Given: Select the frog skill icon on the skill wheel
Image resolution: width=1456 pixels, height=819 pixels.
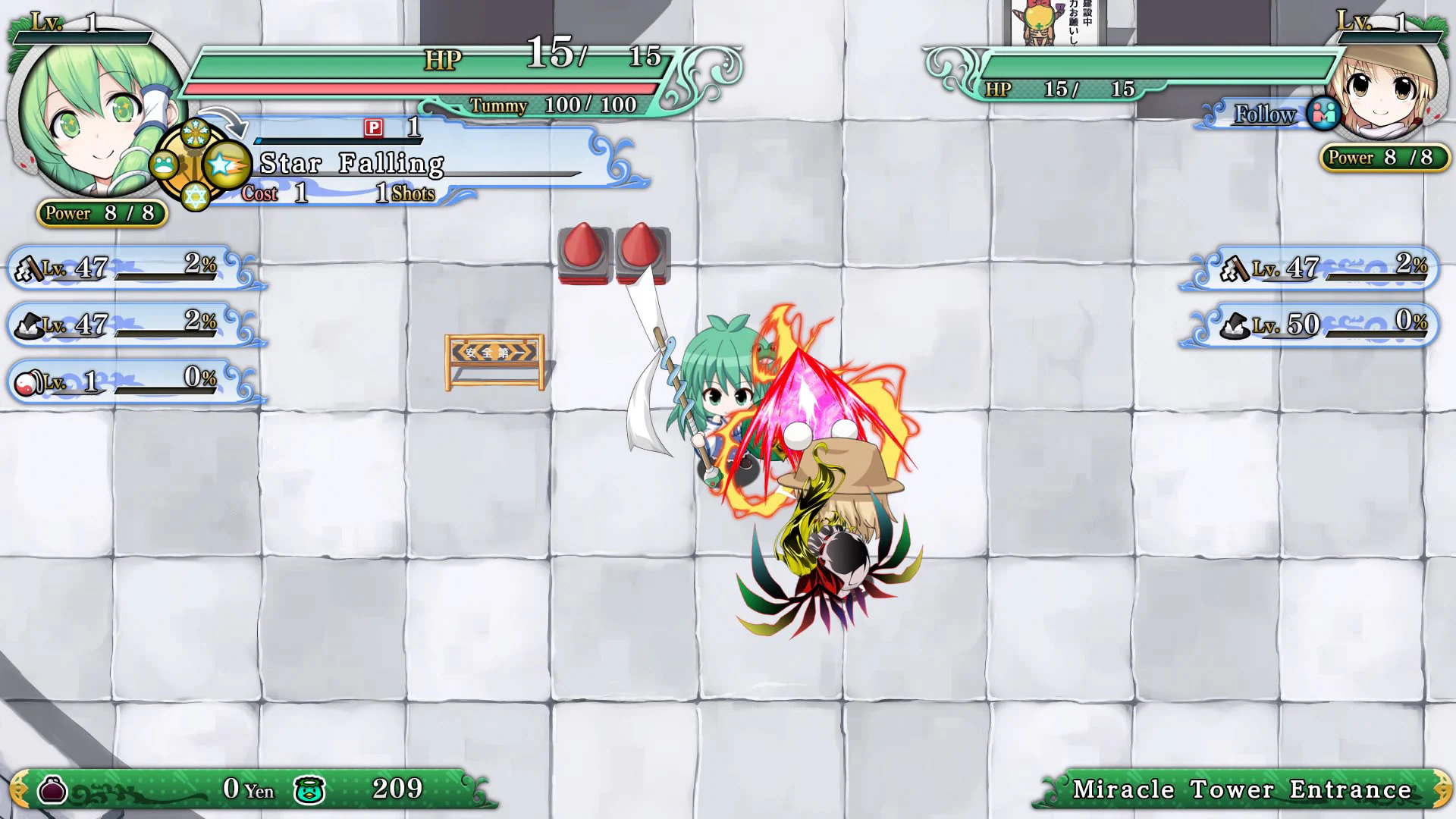Looking at the screenshot, I should tap(165, 164).
